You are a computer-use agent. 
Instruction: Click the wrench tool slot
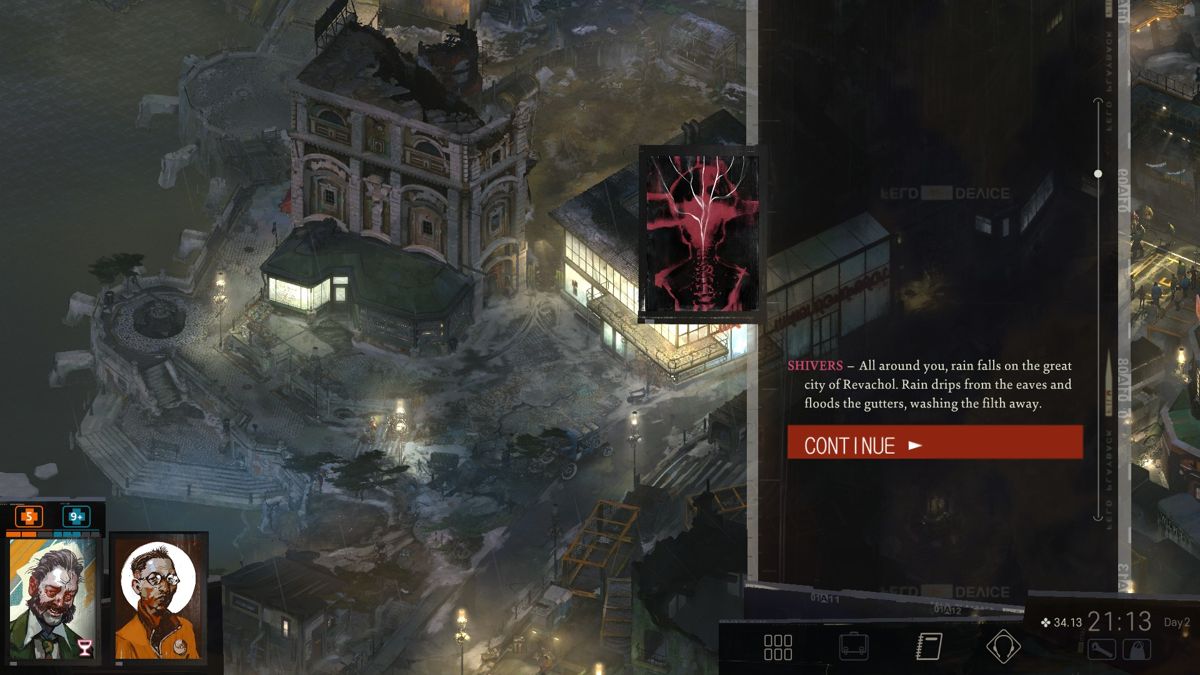[1102, 651]
